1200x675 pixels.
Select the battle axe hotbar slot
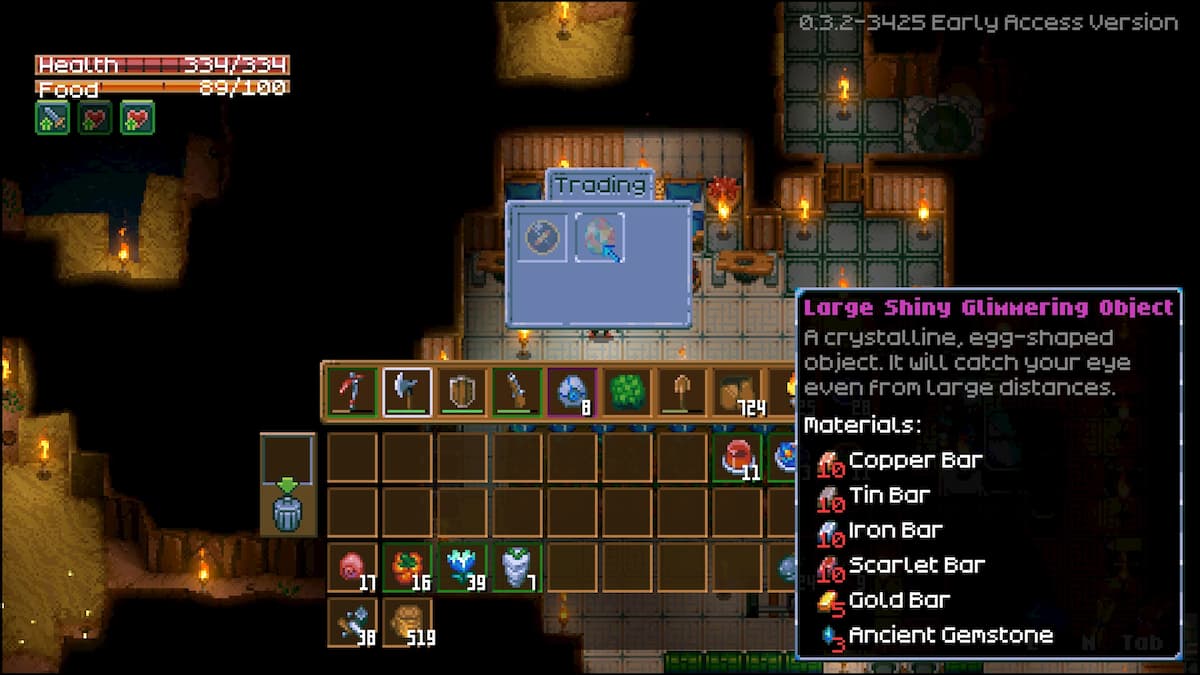[x=407, y=392]
